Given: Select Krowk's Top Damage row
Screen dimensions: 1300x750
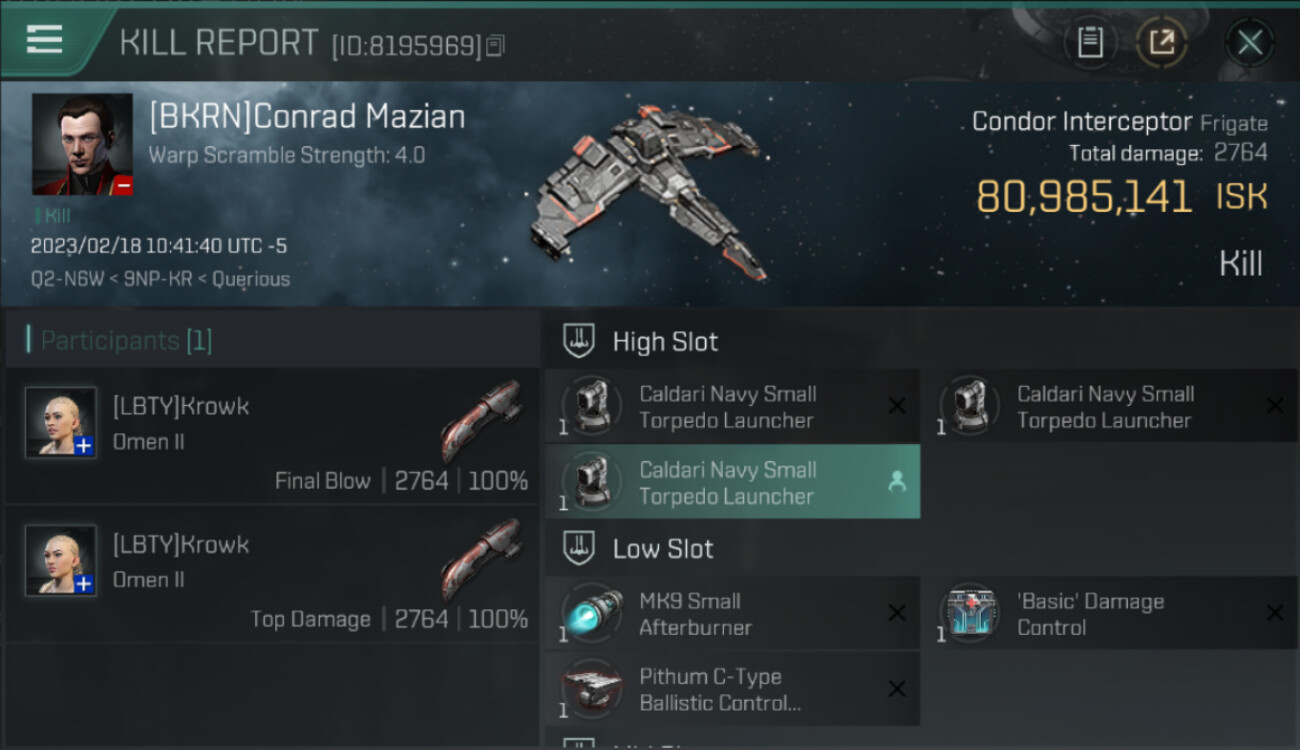Looking at the screenshot, I should 272,573.
